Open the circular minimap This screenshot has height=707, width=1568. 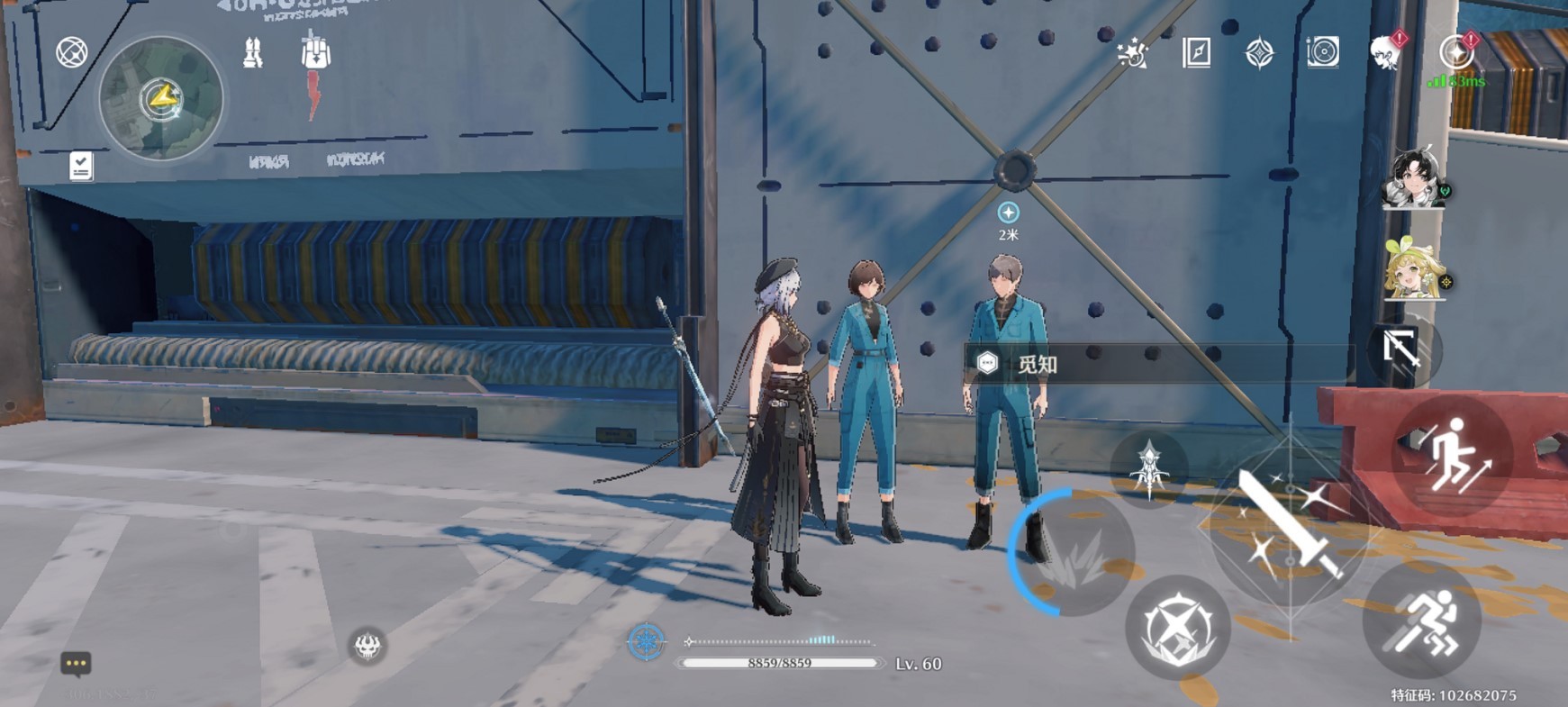coord(161,98)
